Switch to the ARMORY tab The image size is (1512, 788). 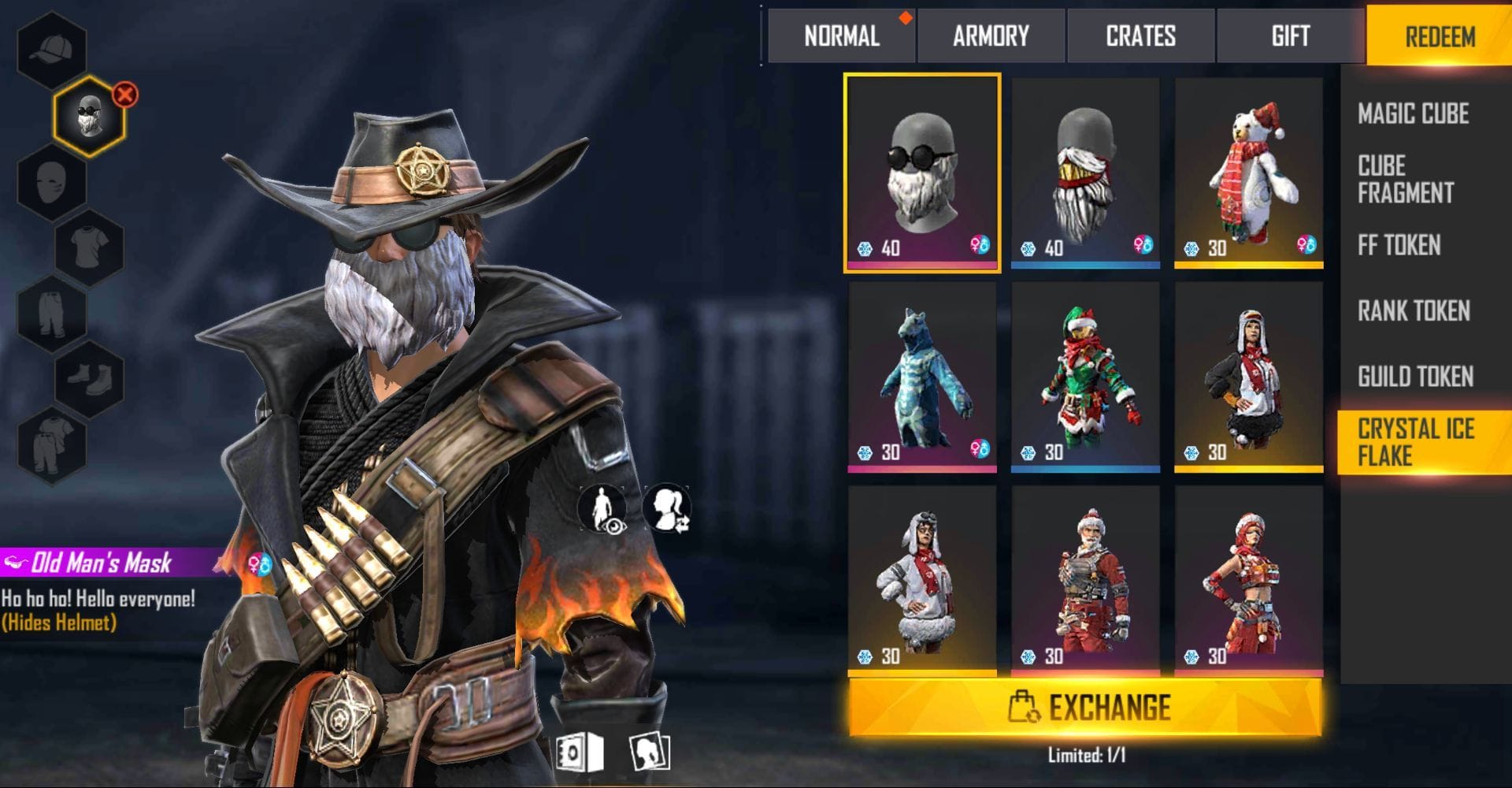991,35
